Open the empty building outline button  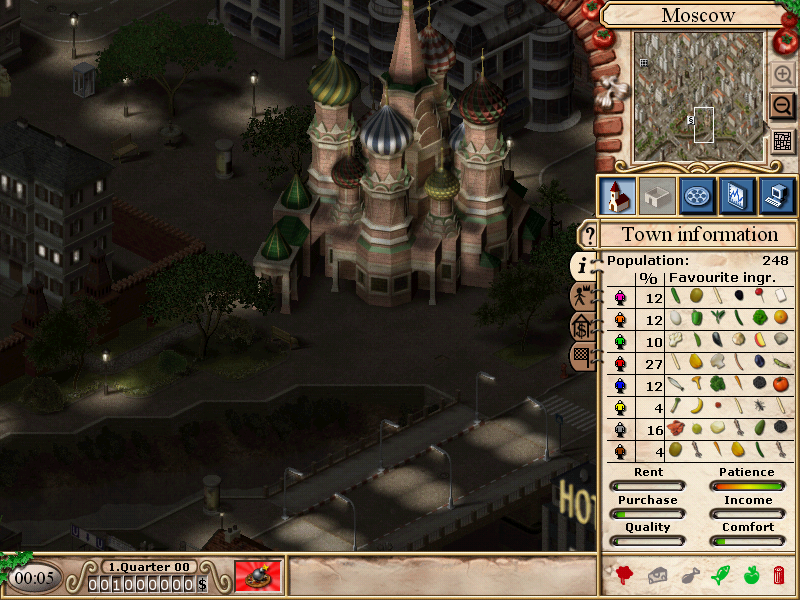656,195
